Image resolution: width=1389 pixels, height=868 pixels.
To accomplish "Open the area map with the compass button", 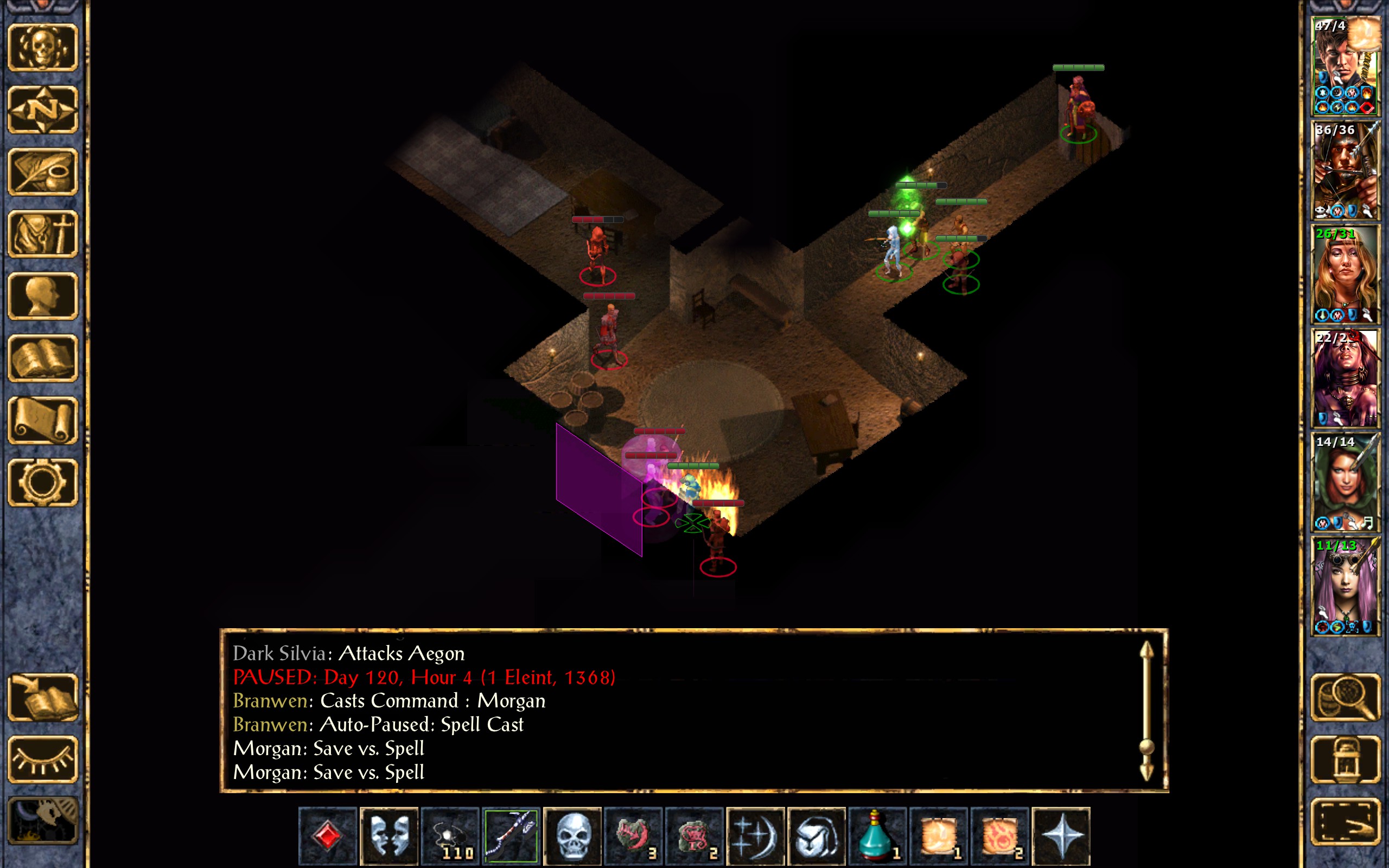I will pos(43,110).
